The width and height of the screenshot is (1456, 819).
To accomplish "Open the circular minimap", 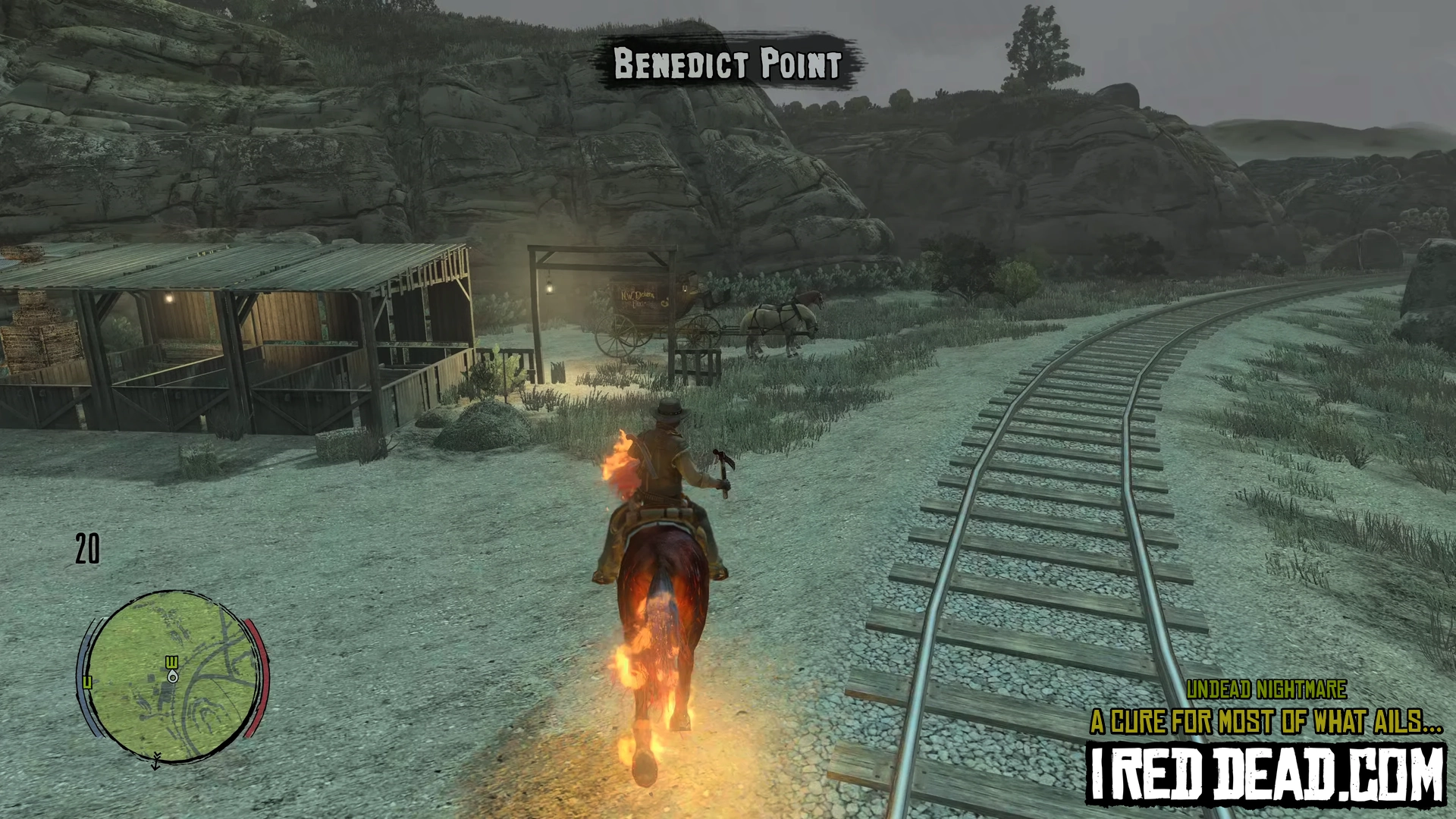I will (173, 675).
